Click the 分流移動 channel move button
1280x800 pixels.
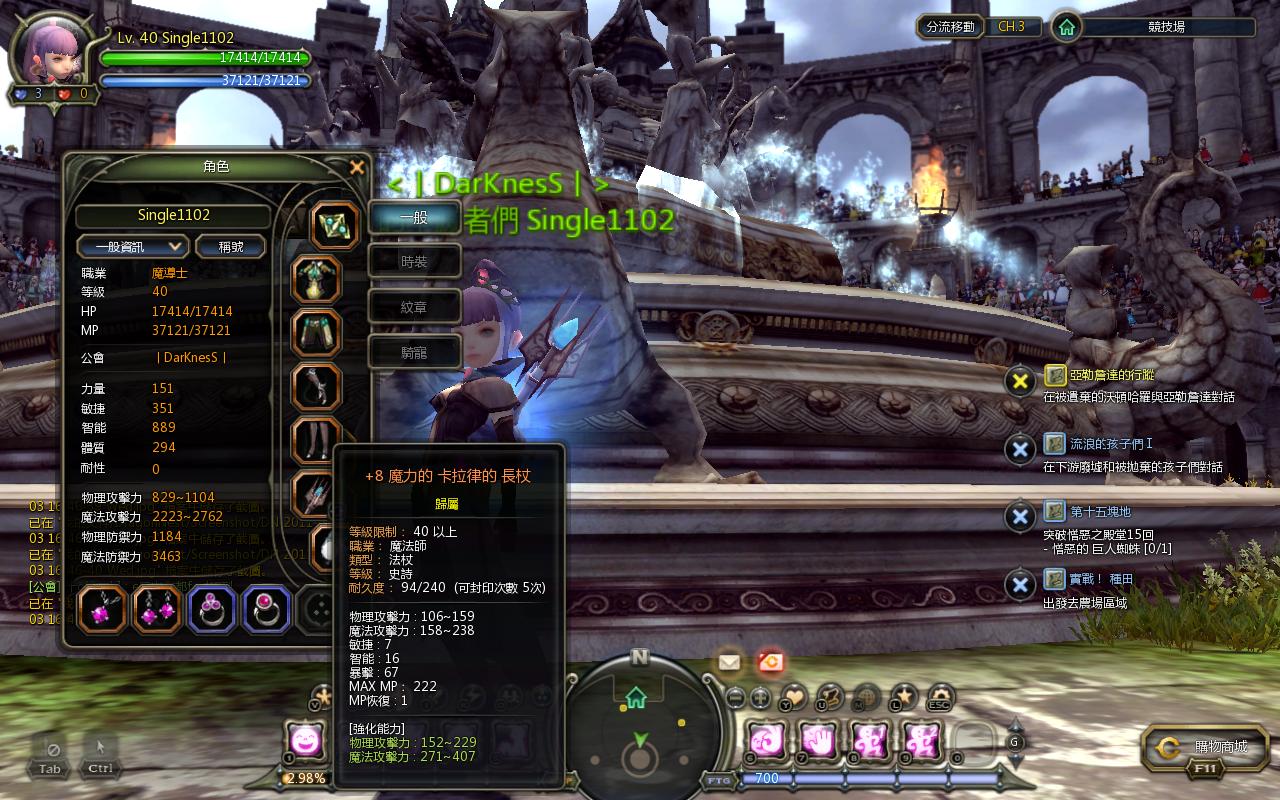(x=950, y=27)
